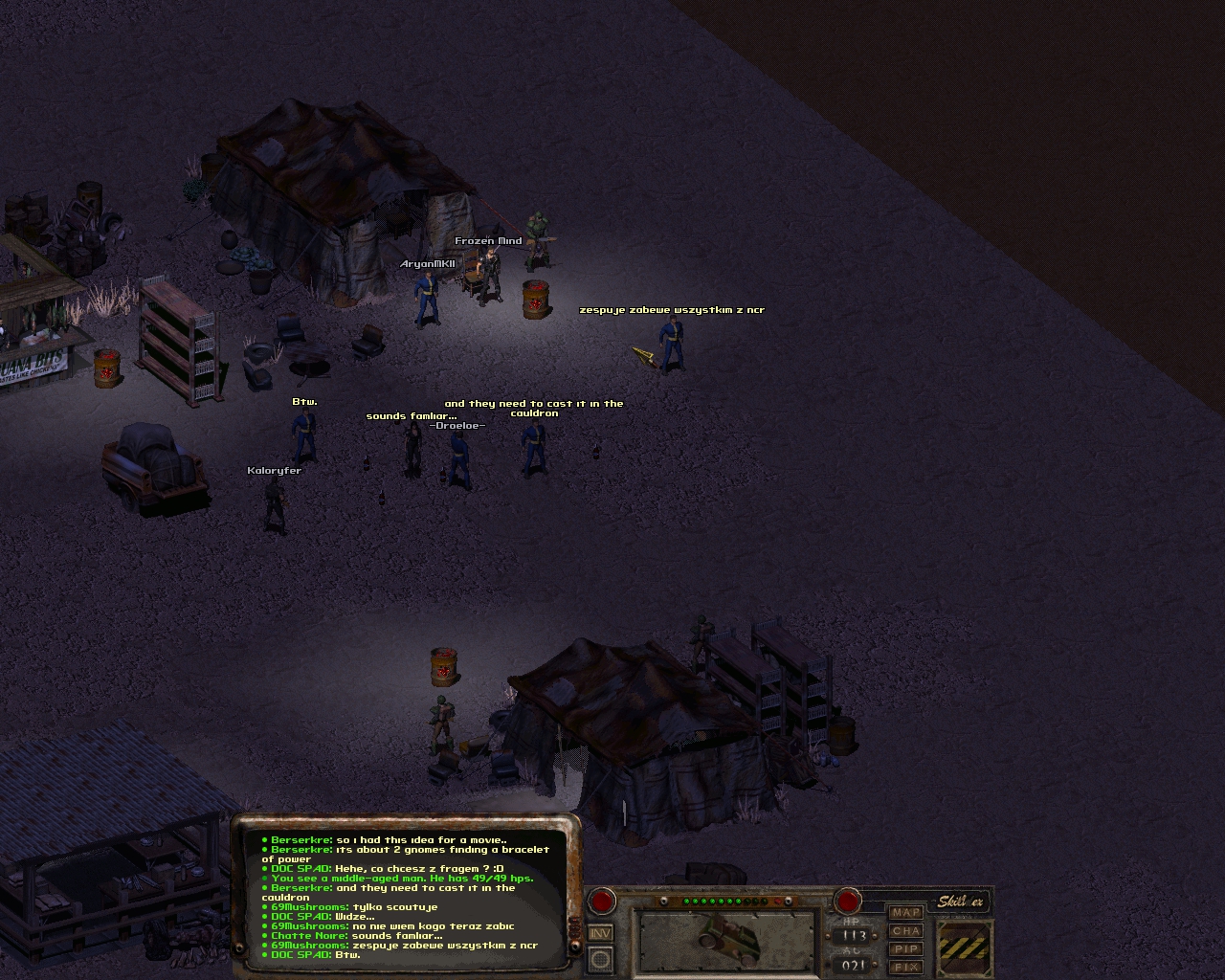Screen dimensions: 1225x980
Task: Click the chat message log window
Action: pyautogui.click(x=407, y=896)
